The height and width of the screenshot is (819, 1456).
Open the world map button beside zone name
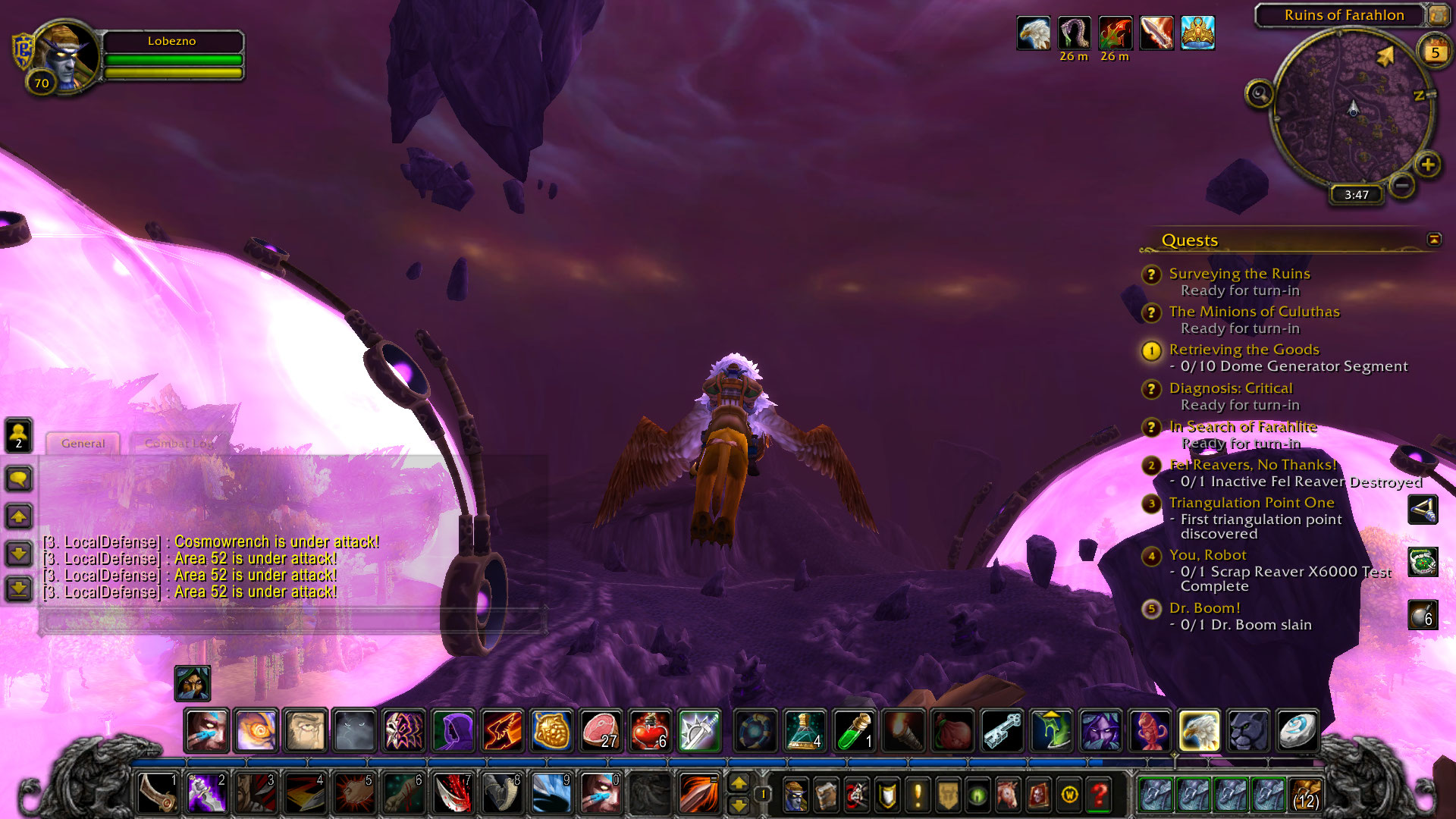(x=1438, y=15)
